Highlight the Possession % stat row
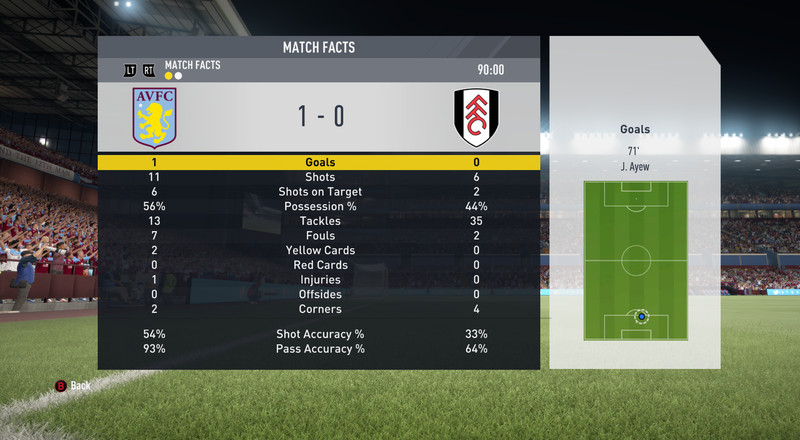 (319, 206)
